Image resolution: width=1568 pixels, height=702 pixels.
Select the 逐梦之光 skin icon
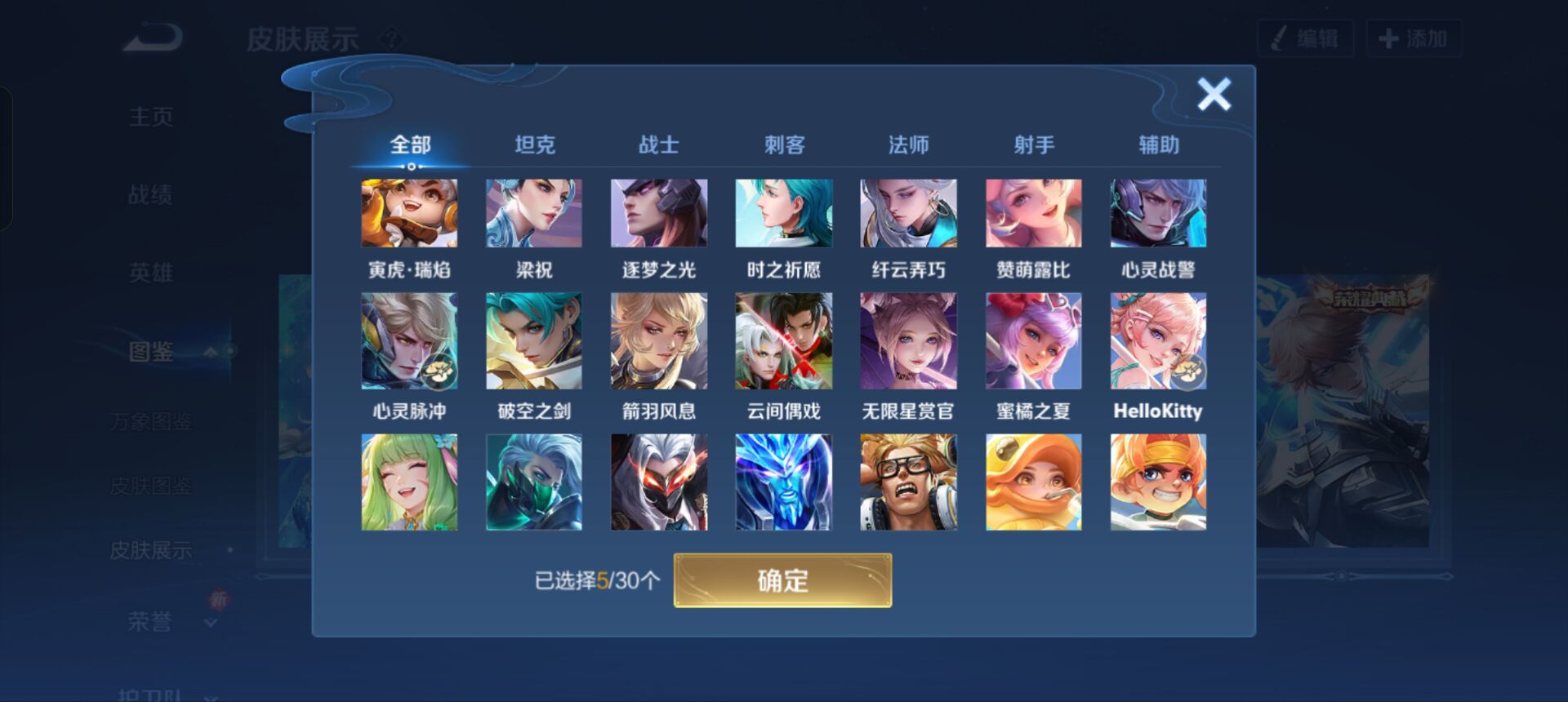tap(658, 214)
